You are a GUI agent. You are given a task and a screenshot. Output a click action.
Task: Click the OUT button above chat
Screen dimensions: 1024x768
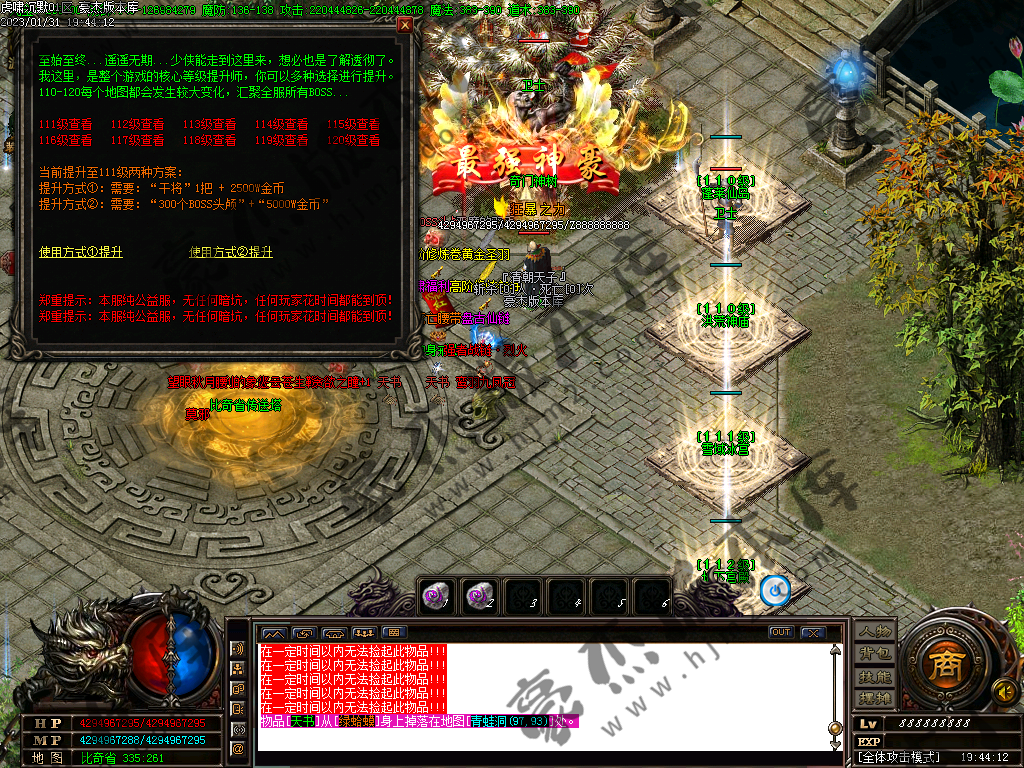click(x=781, y=632)
